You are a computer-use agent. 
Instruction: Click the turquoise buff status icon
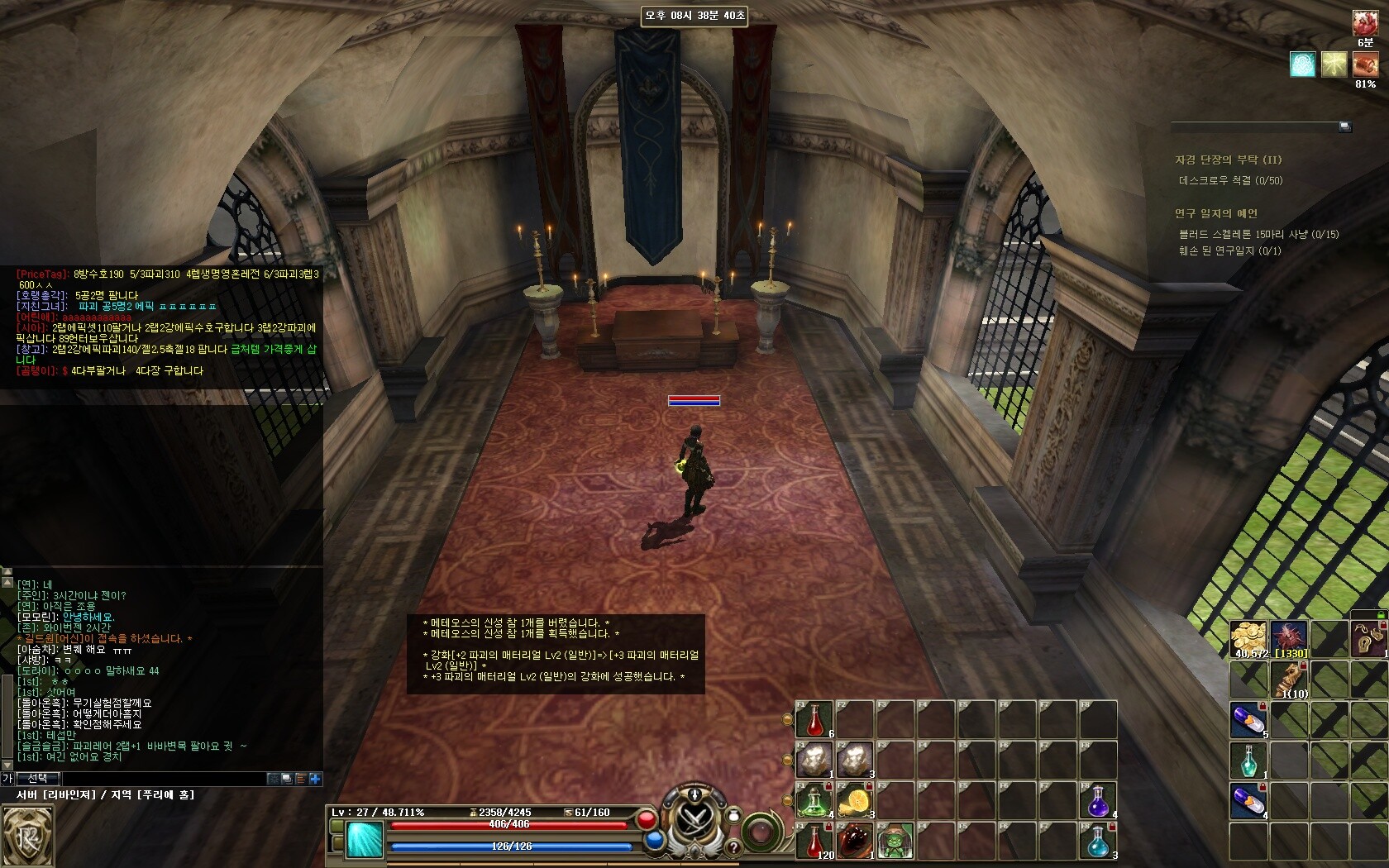(1302, 64)
